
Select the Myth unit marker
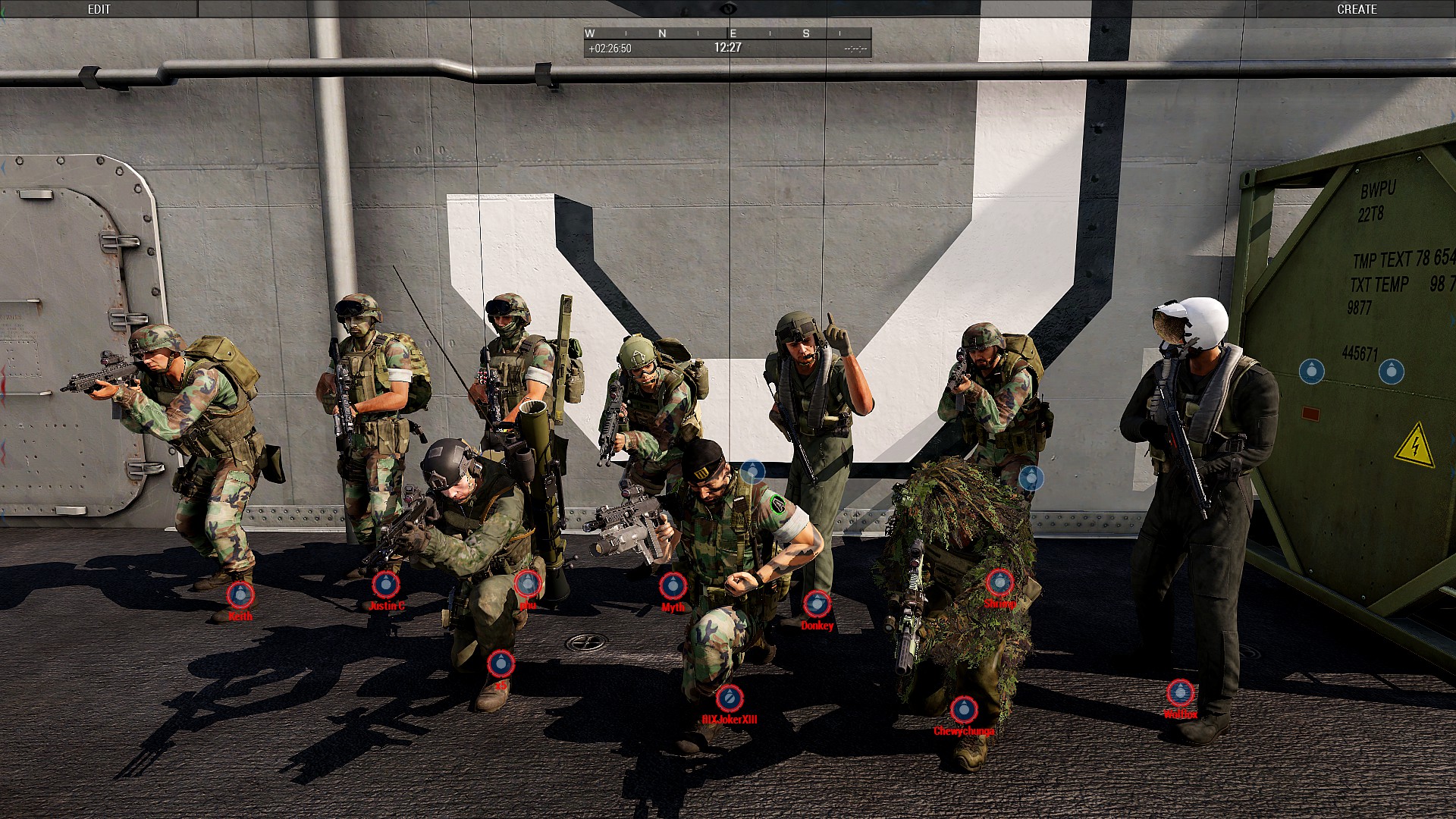click(x=673, y=585)
